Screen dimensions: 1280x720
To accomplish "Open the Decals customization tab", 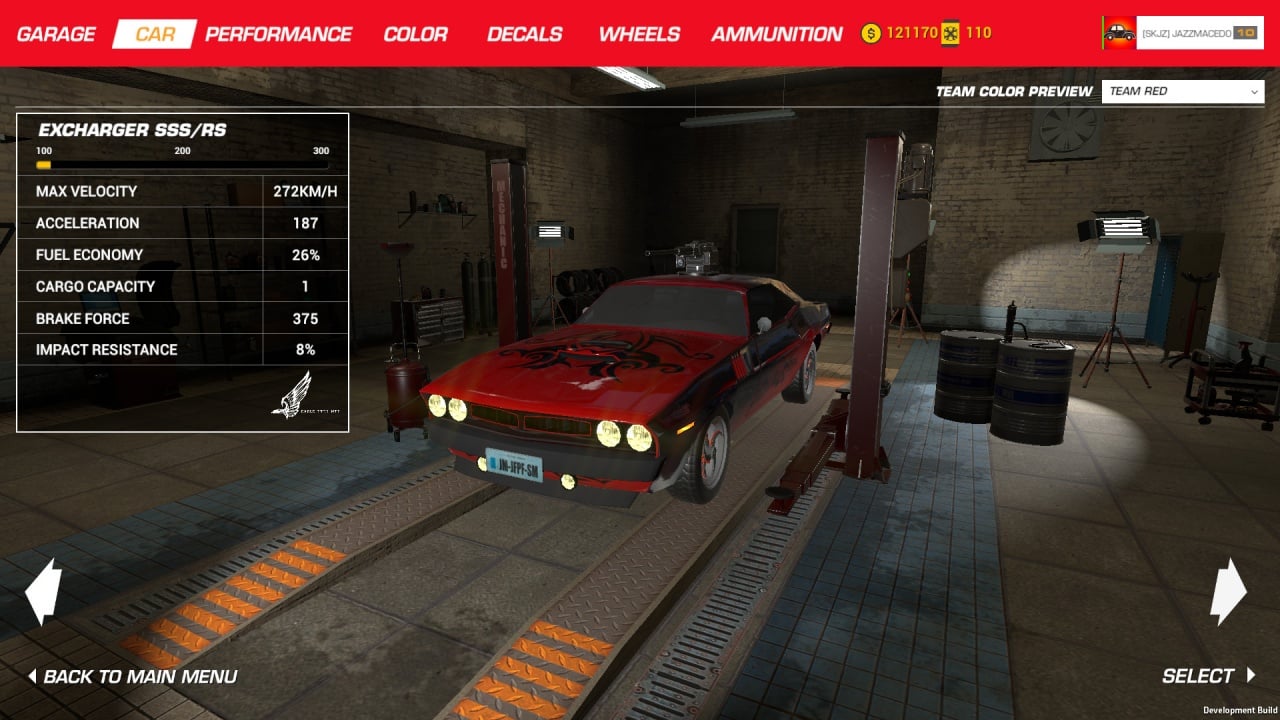I will [x=524, y=34].
